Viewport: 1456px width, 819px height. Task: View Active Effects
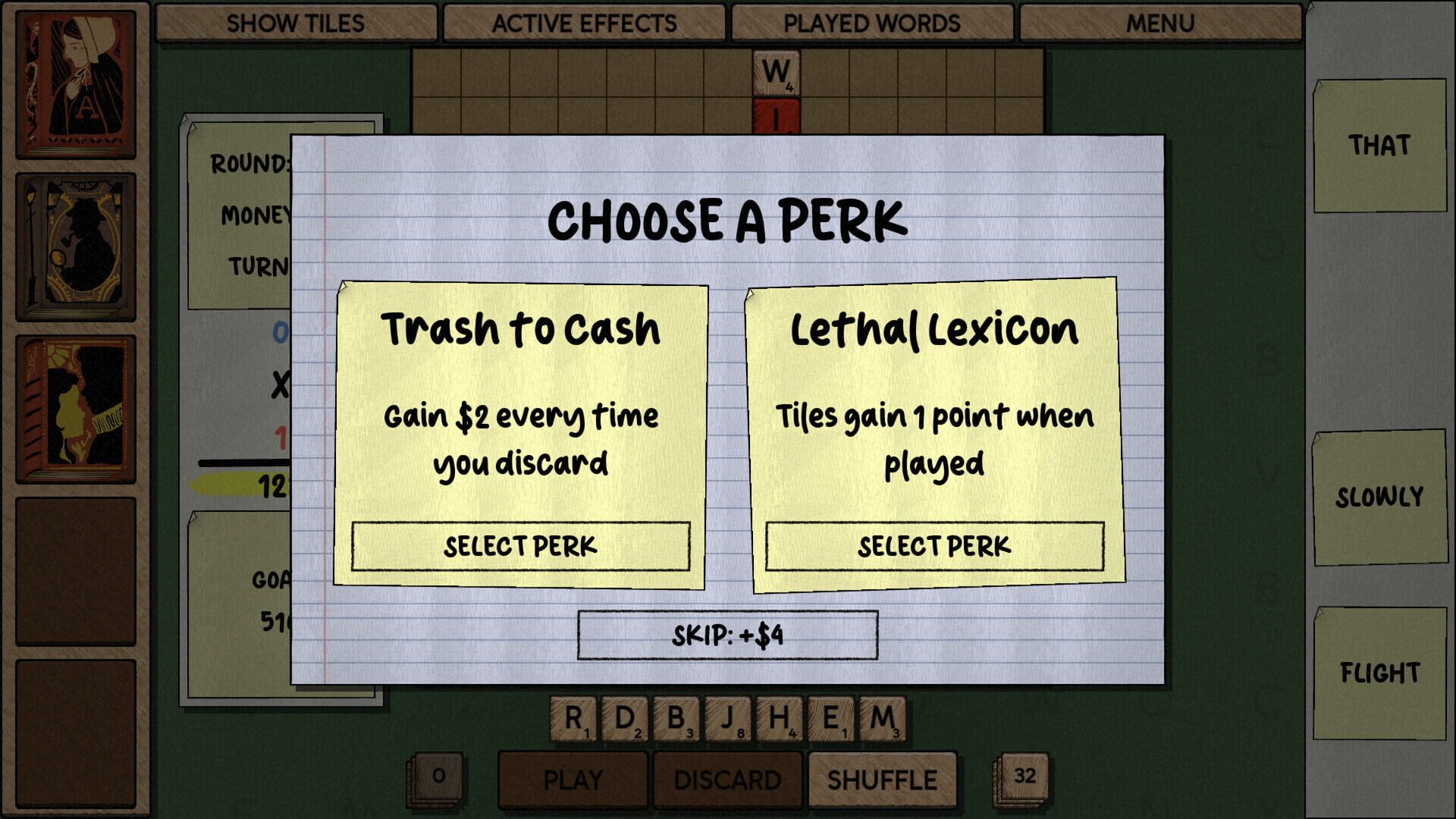click(x=584, y=23)
